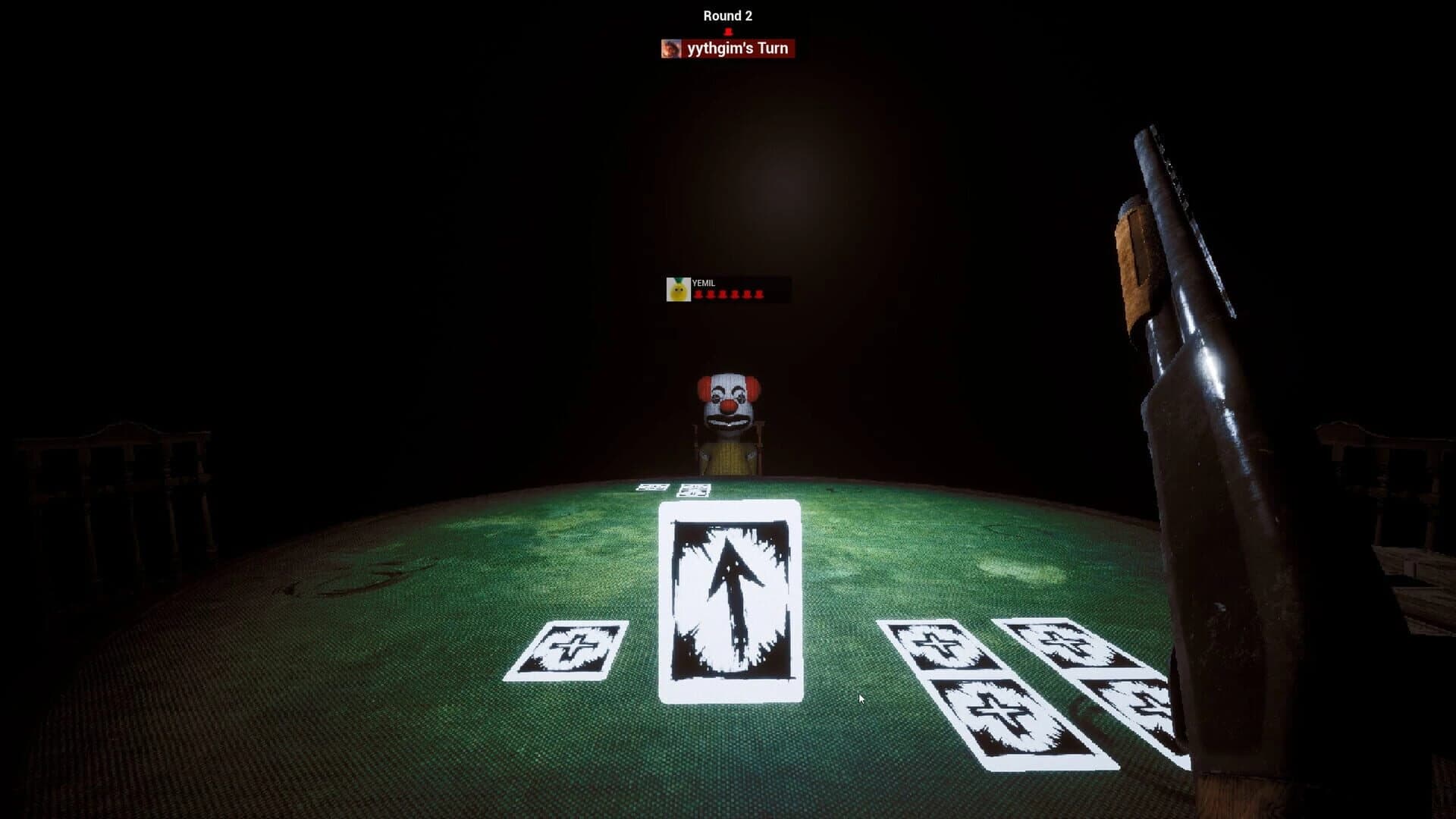Click the red hat icon above the turn banner
1456x819 pixels.
click(726, 32)
